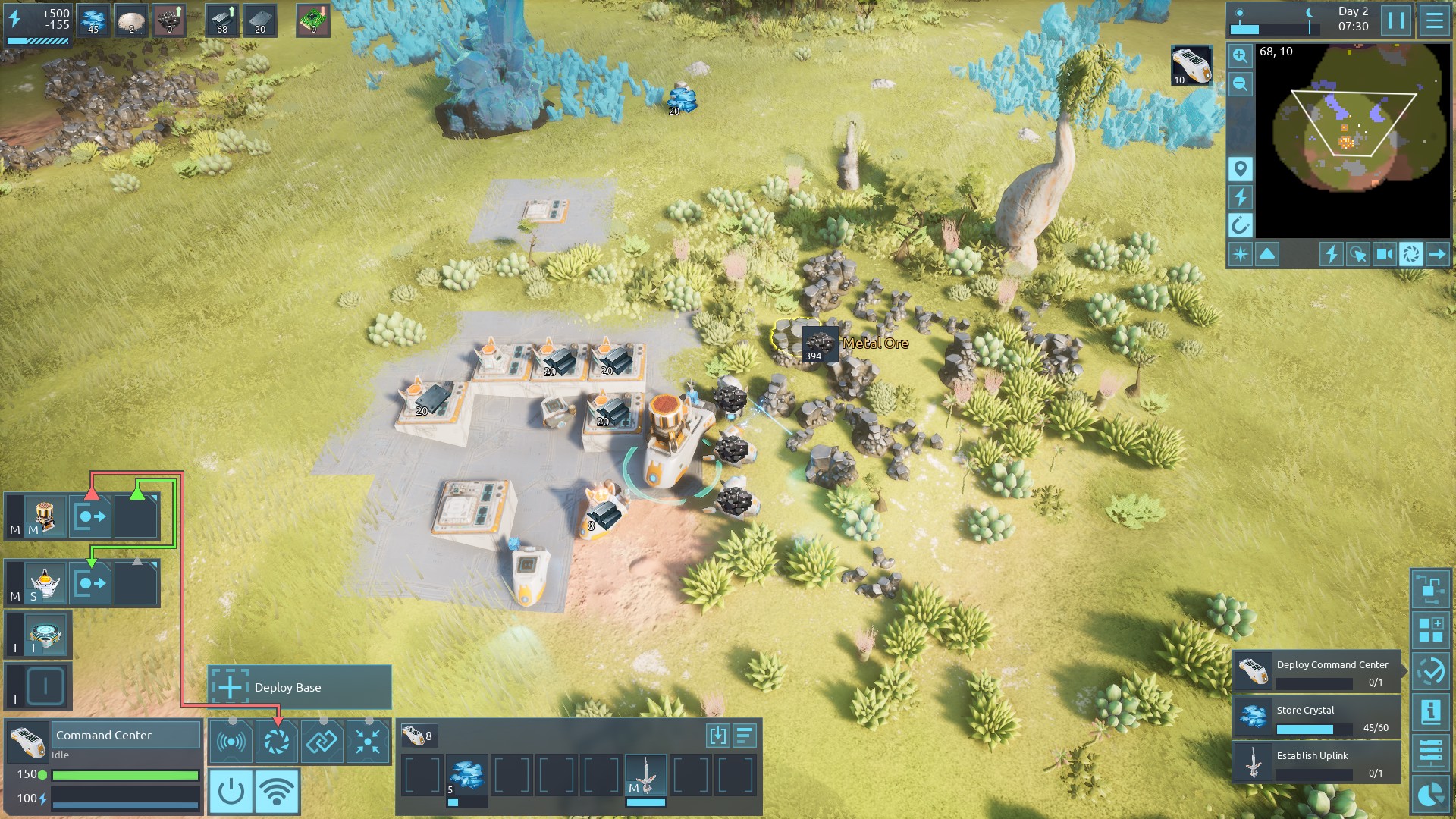This screenshot has width=1456, height=819.
Task: Select the Deploy Base action
Action: 300,687
